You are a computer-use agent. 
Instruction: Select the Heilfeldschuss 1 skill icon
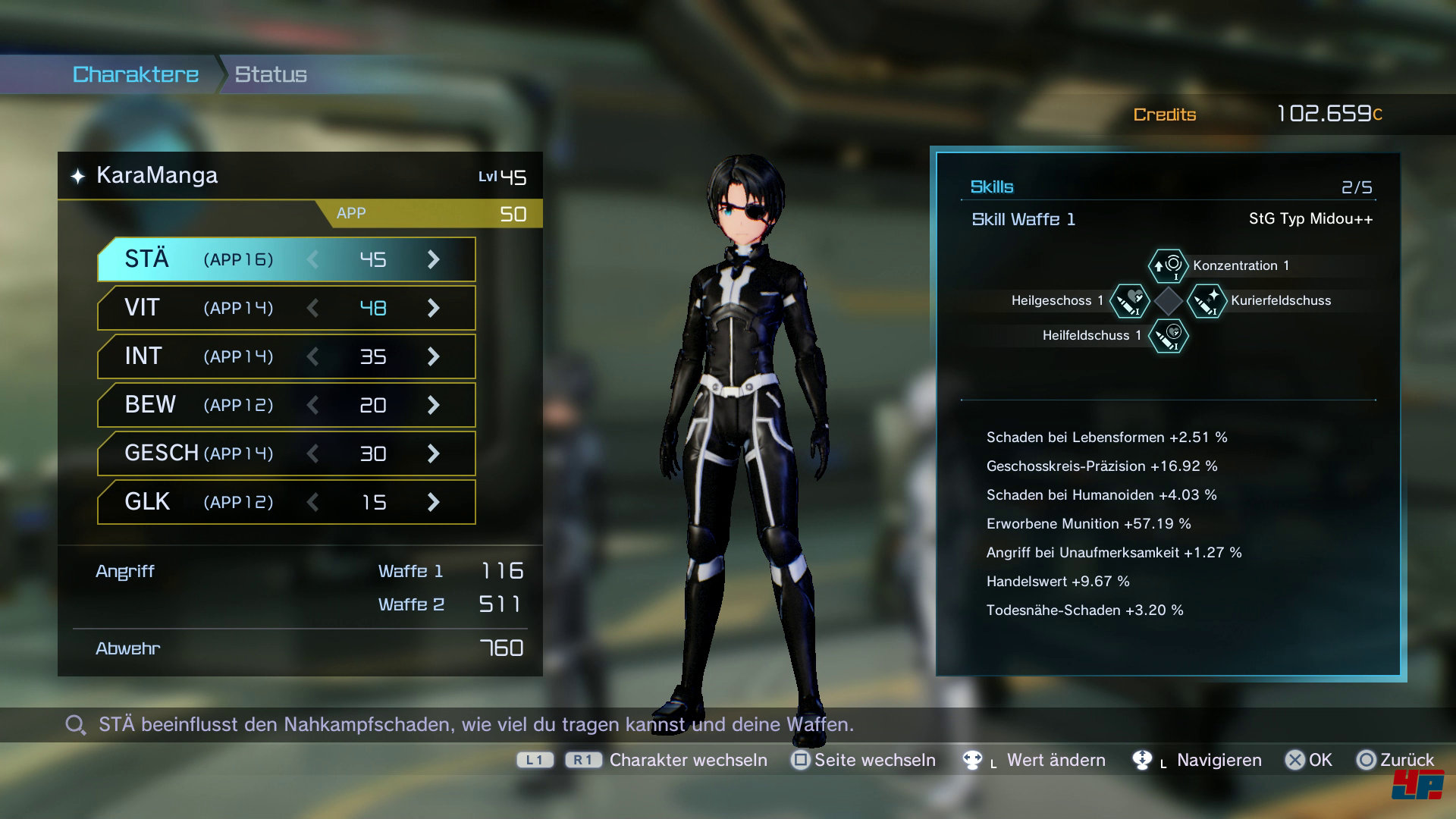tap(1168, 336)
